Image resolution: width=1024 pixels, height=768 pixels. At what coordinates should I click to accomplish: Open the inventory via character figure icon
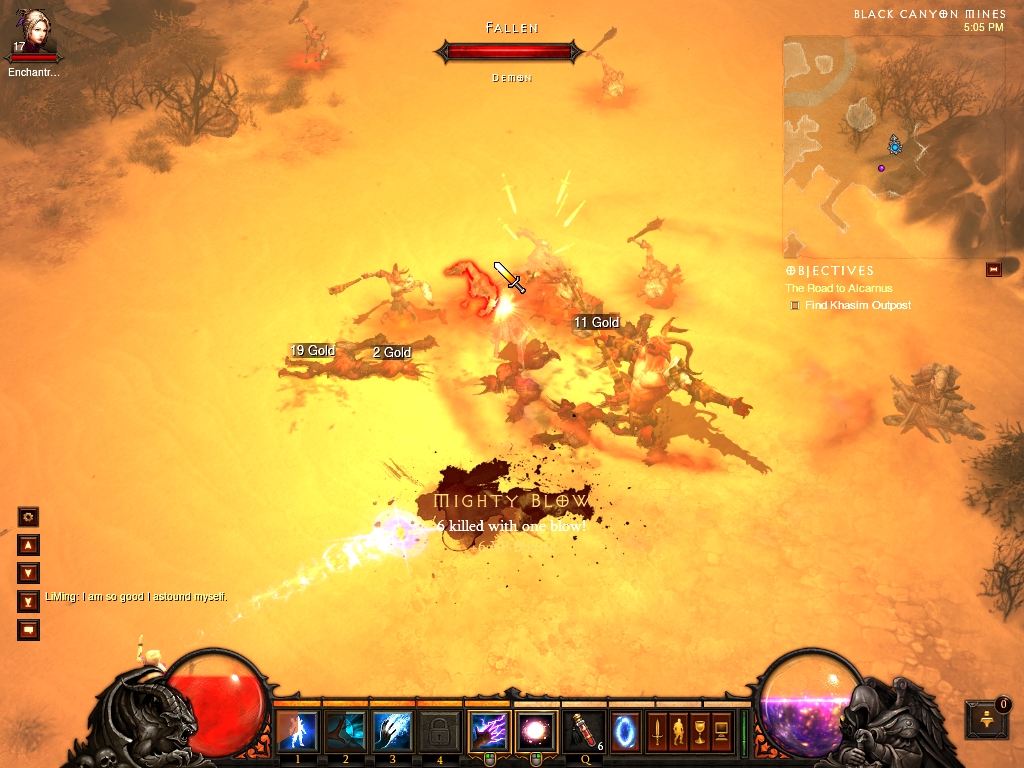click(679, 731)
